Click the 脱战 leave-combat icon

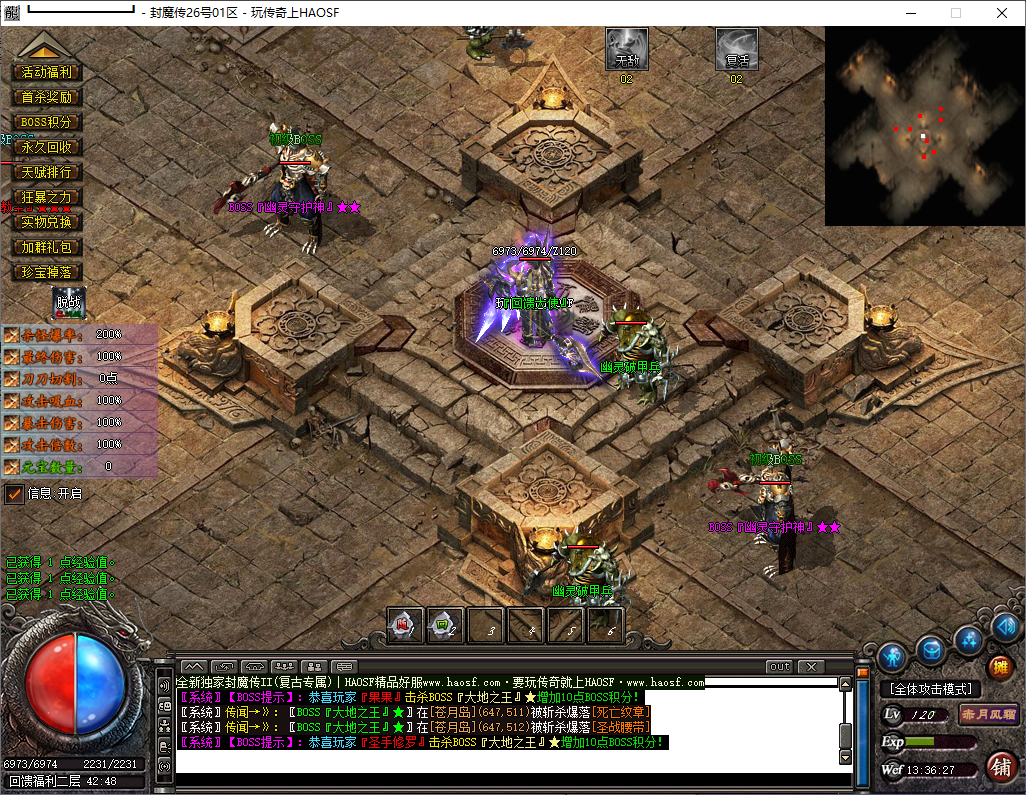click(x=68, y=303)
